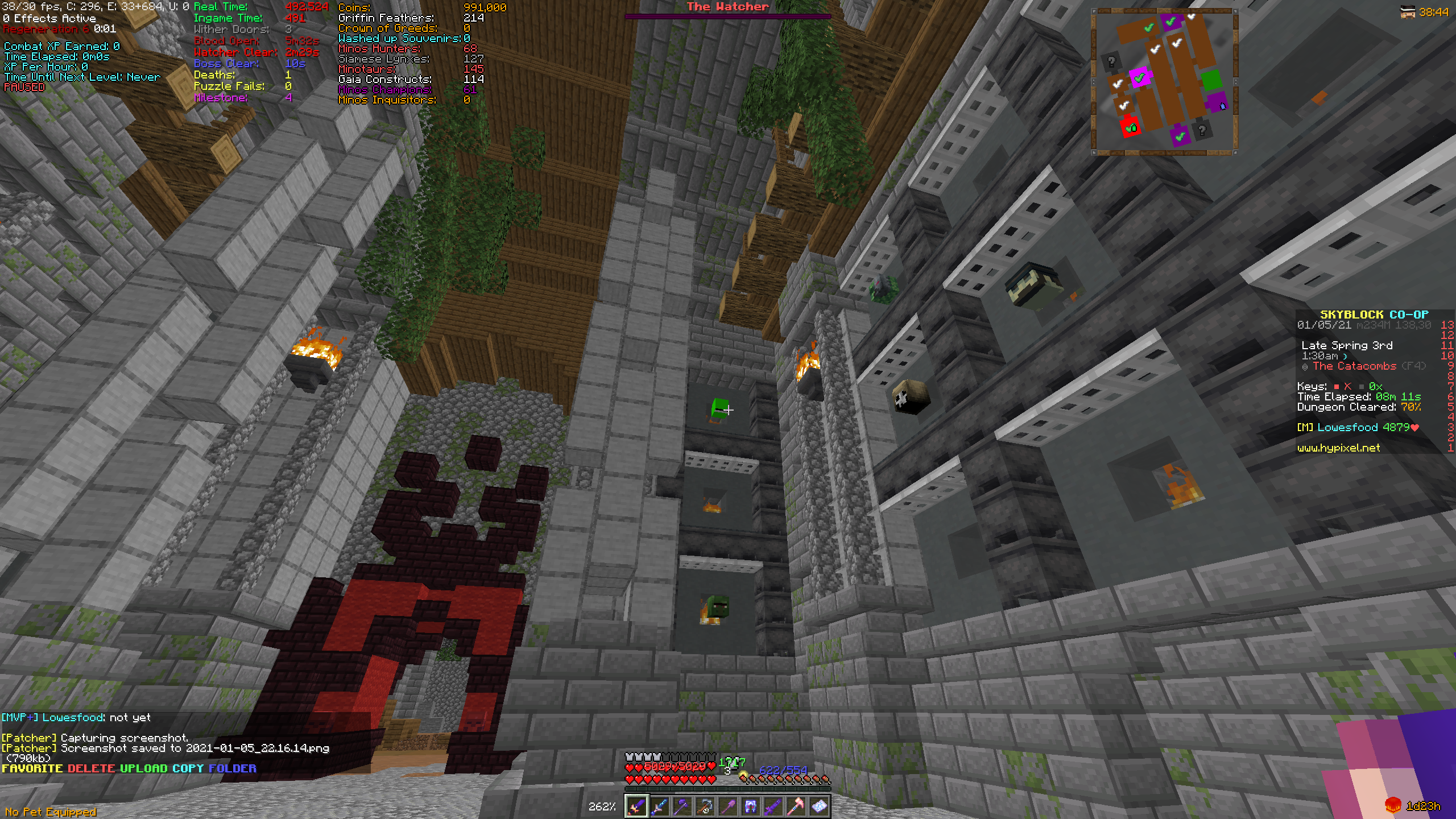Select the grappling hook item in hotbar slot four

[x=705, y=805]
